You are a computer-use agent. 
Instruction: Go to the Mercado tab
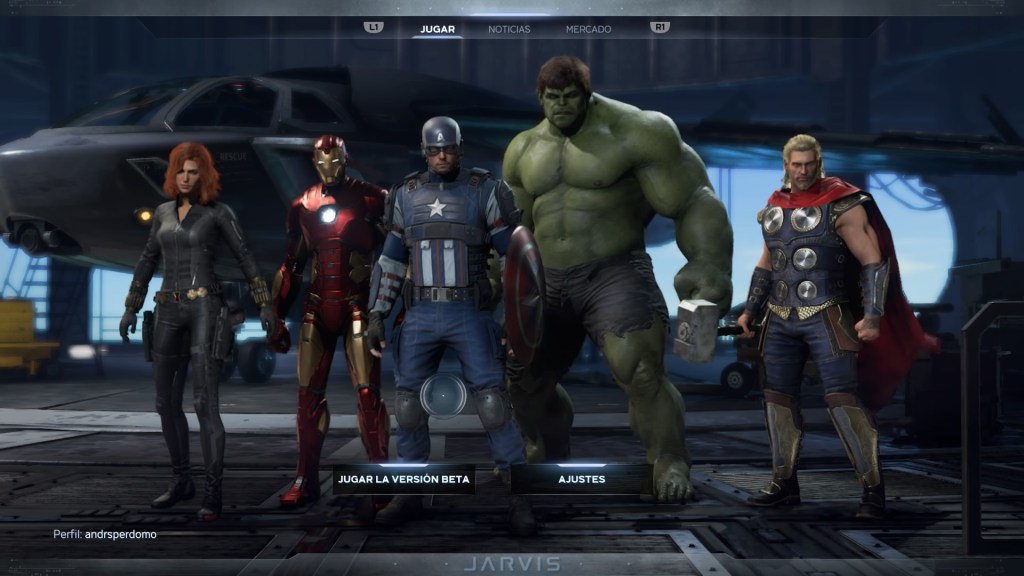point(589,29)
